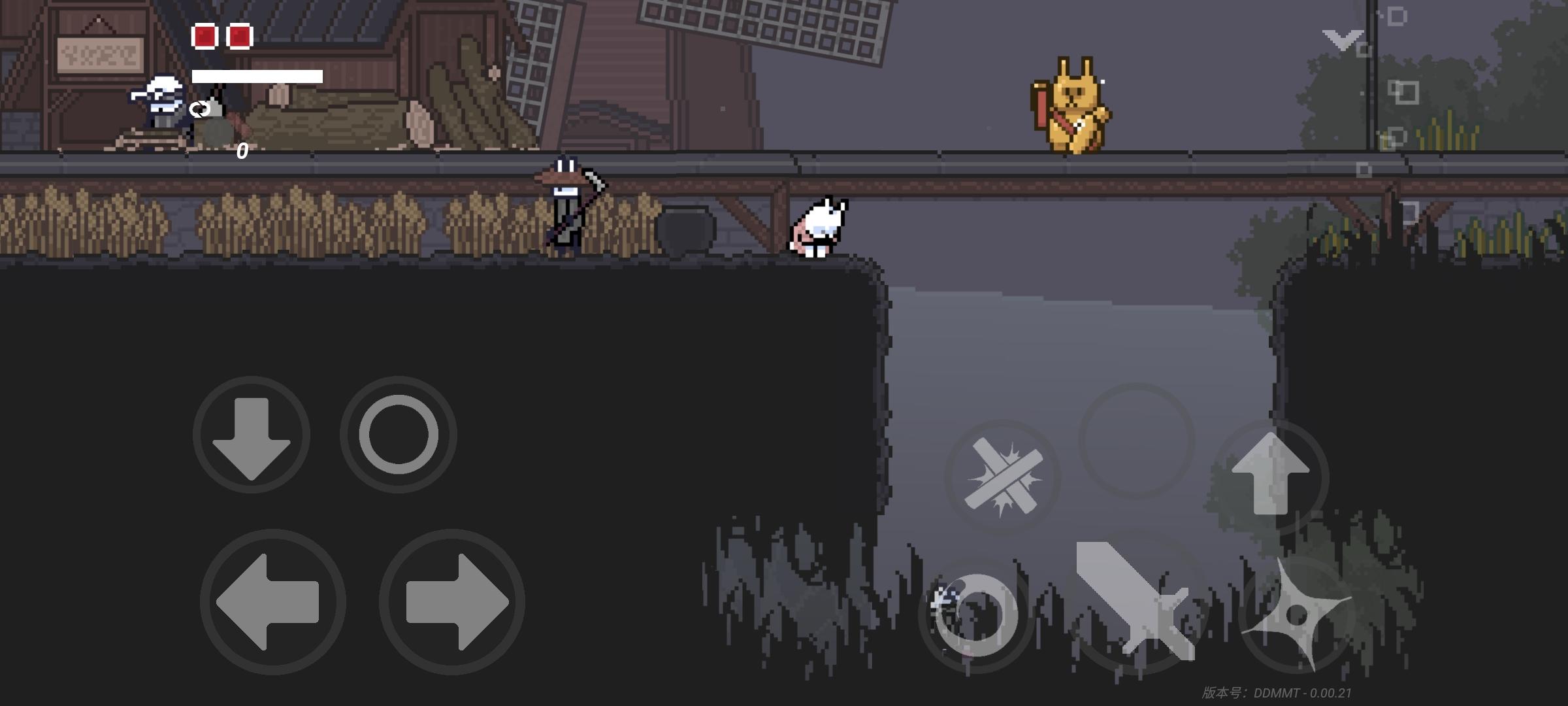Click the white health bar
Image resolution: width=1568 pixels, height=706 pixels.
257,76
